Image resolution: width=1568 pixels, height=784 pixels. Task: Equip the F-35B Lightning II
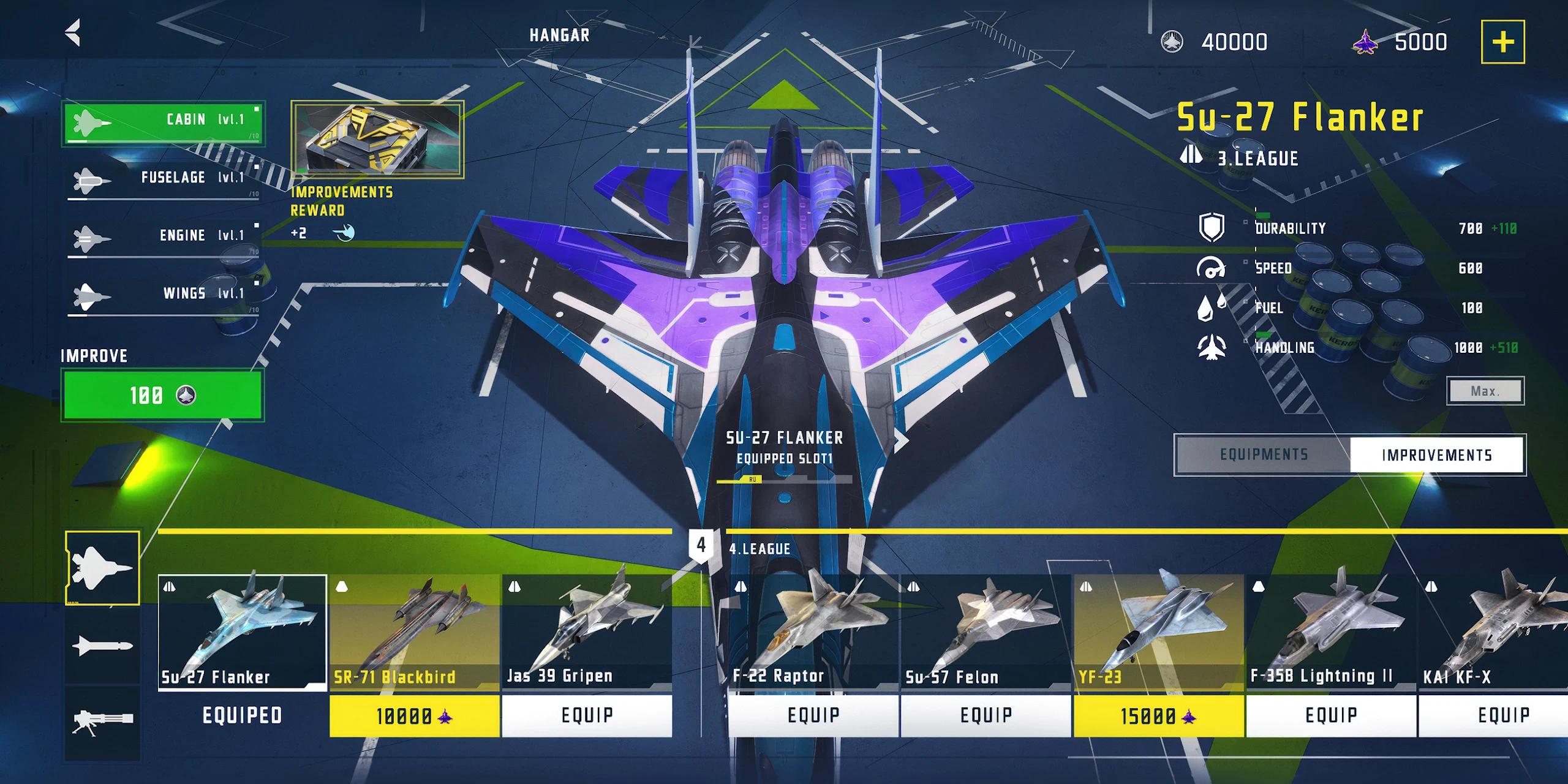[1331, 715]
